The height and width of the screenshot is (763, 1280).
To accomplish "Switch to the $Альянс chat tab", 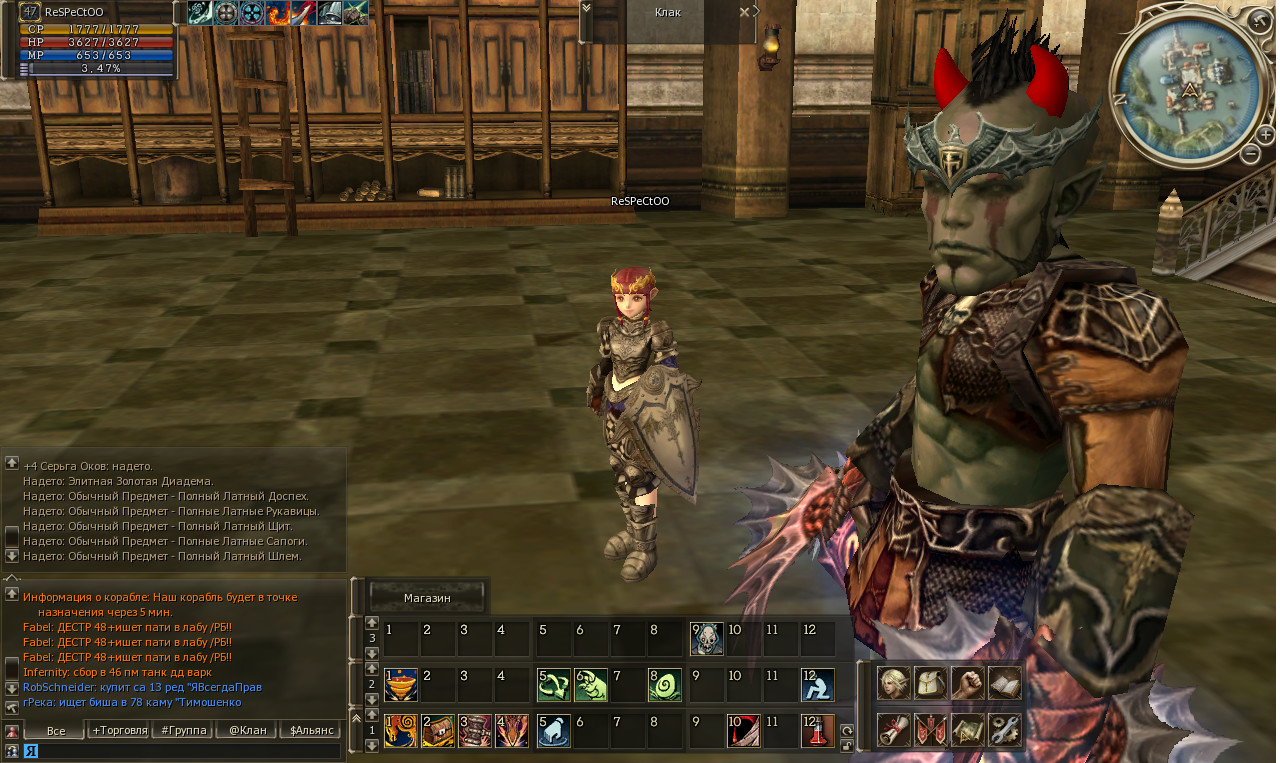I will pyautogui.click(x=310, y=731).
